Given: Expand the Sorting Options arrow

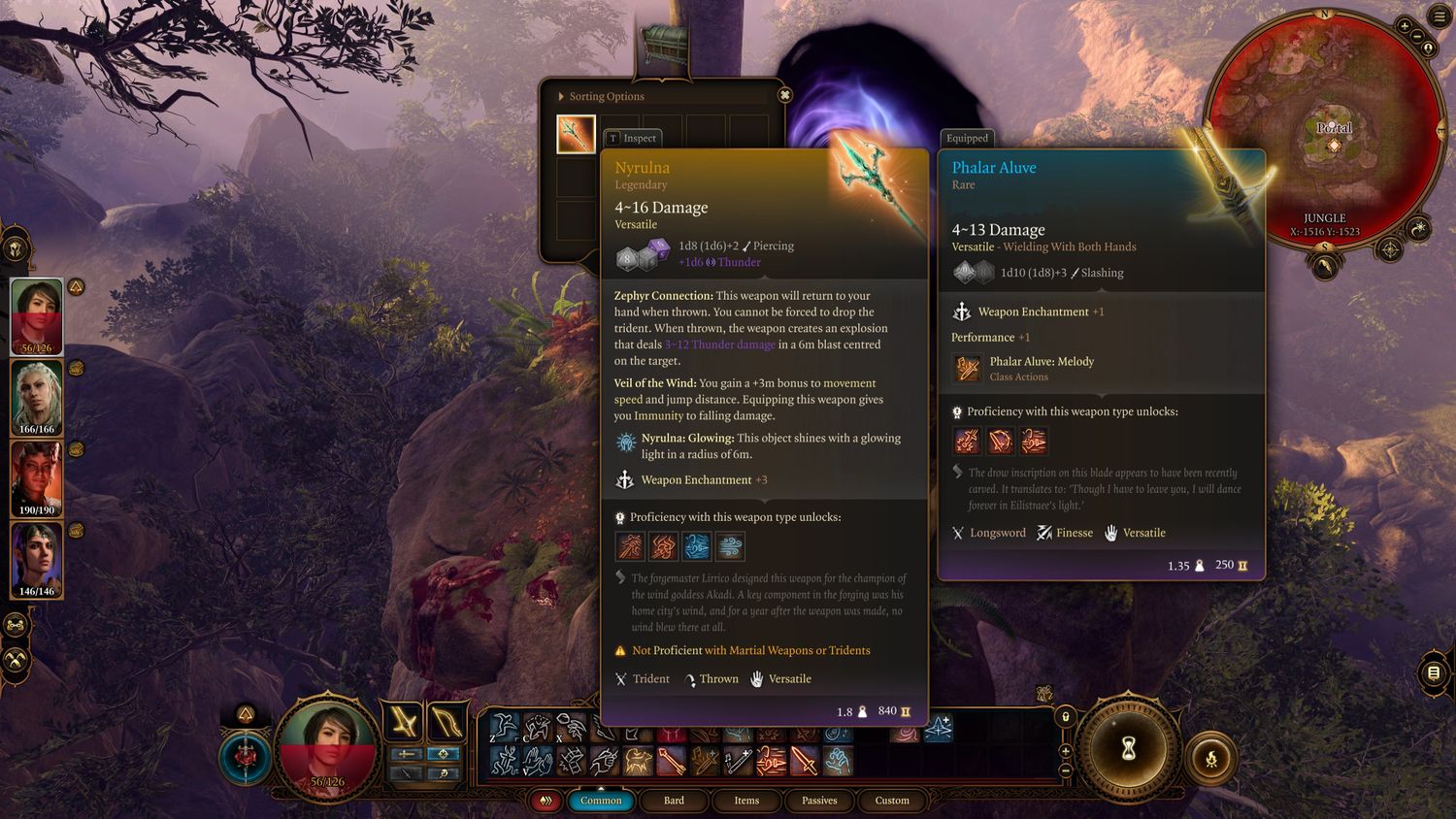Looking at the screenshot, I should pyautogui.click(x=561, y=96).
